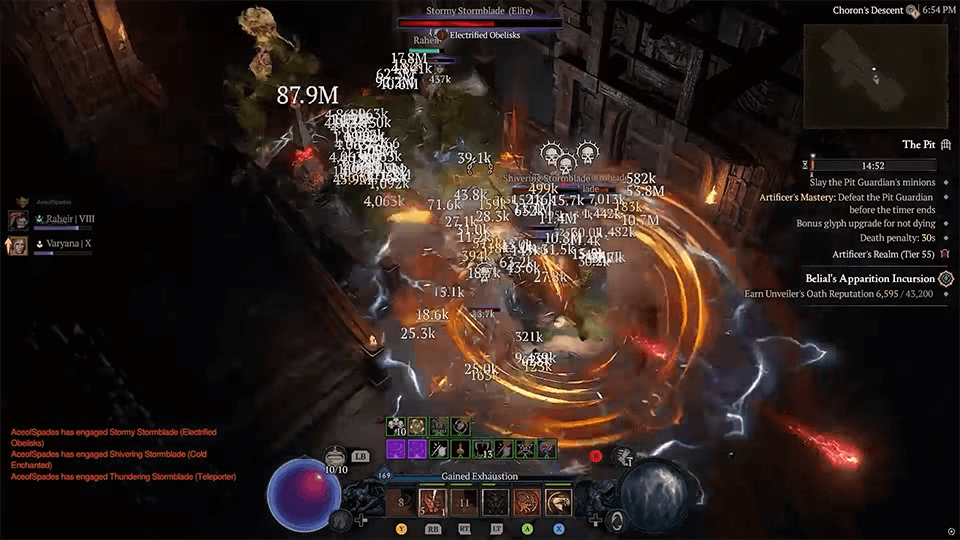960x540 pixels.
Task: Click the horse mount icon by health orb
Action: tap(340, 519)
